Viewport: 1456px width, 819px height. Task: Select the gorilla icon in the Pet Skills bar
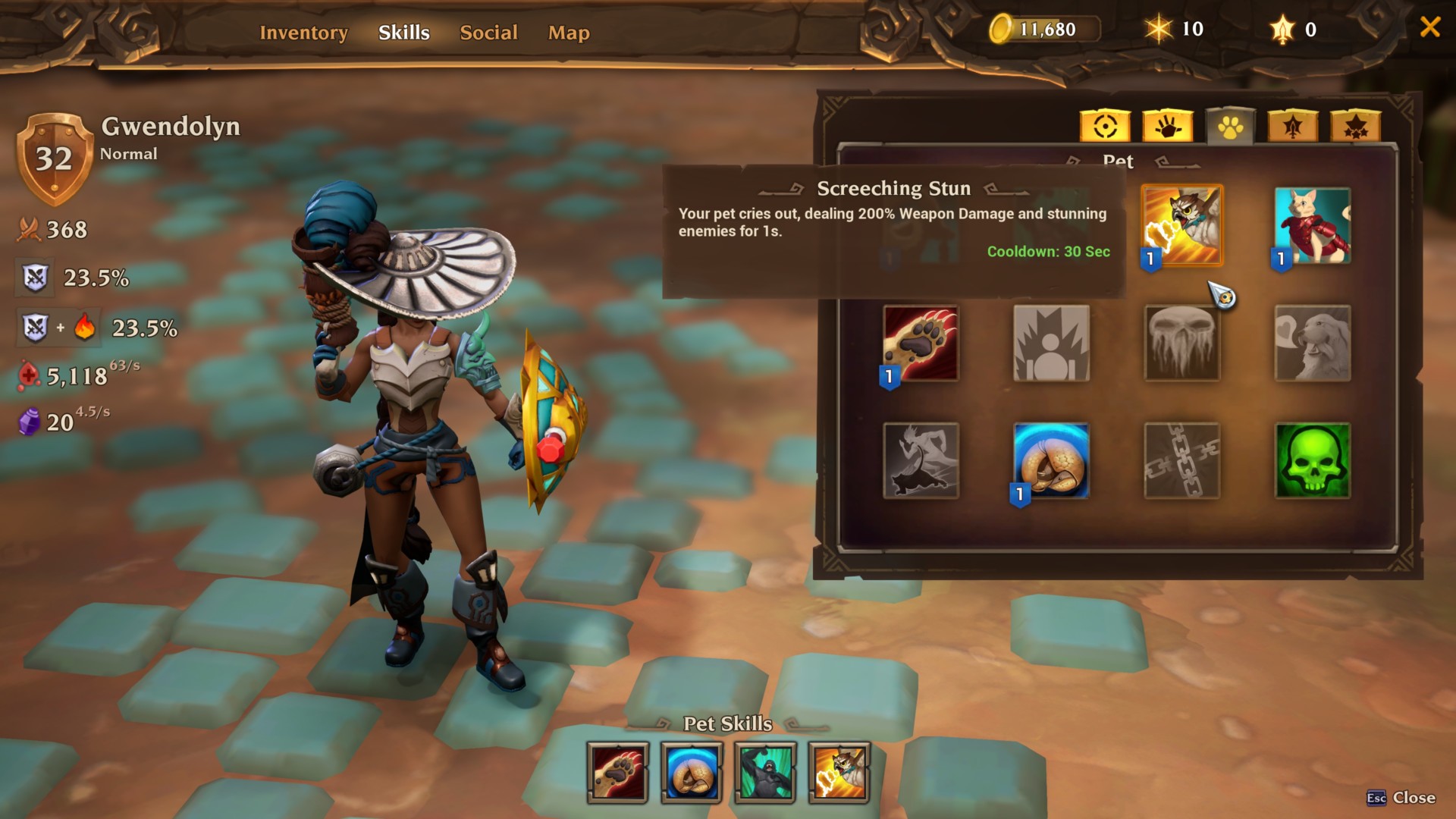coord(765,772)
